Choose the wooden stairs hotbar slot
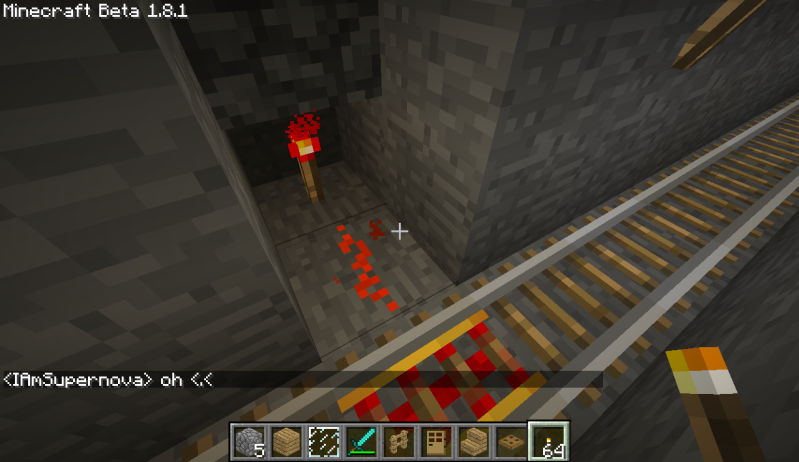 pyautogui.click(x=470, y=441)
